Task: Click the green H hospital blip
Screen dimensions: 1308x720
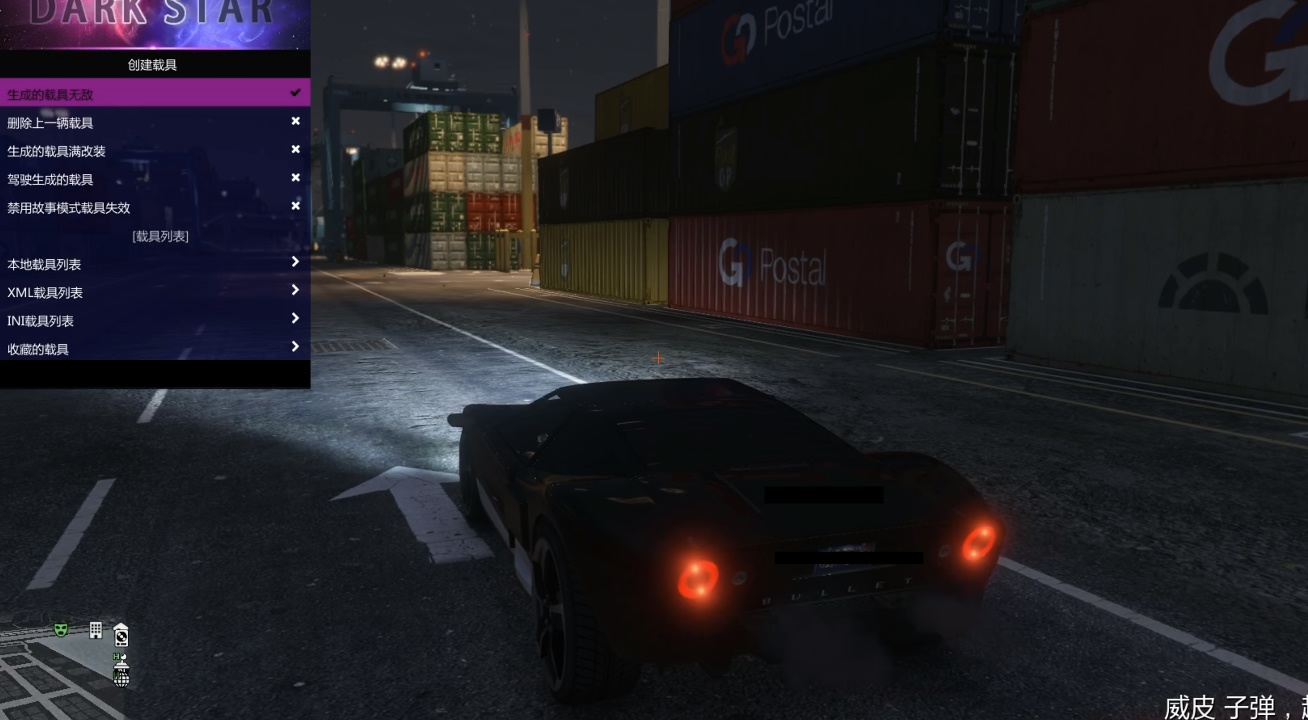Action: click(x=116, y=657)
